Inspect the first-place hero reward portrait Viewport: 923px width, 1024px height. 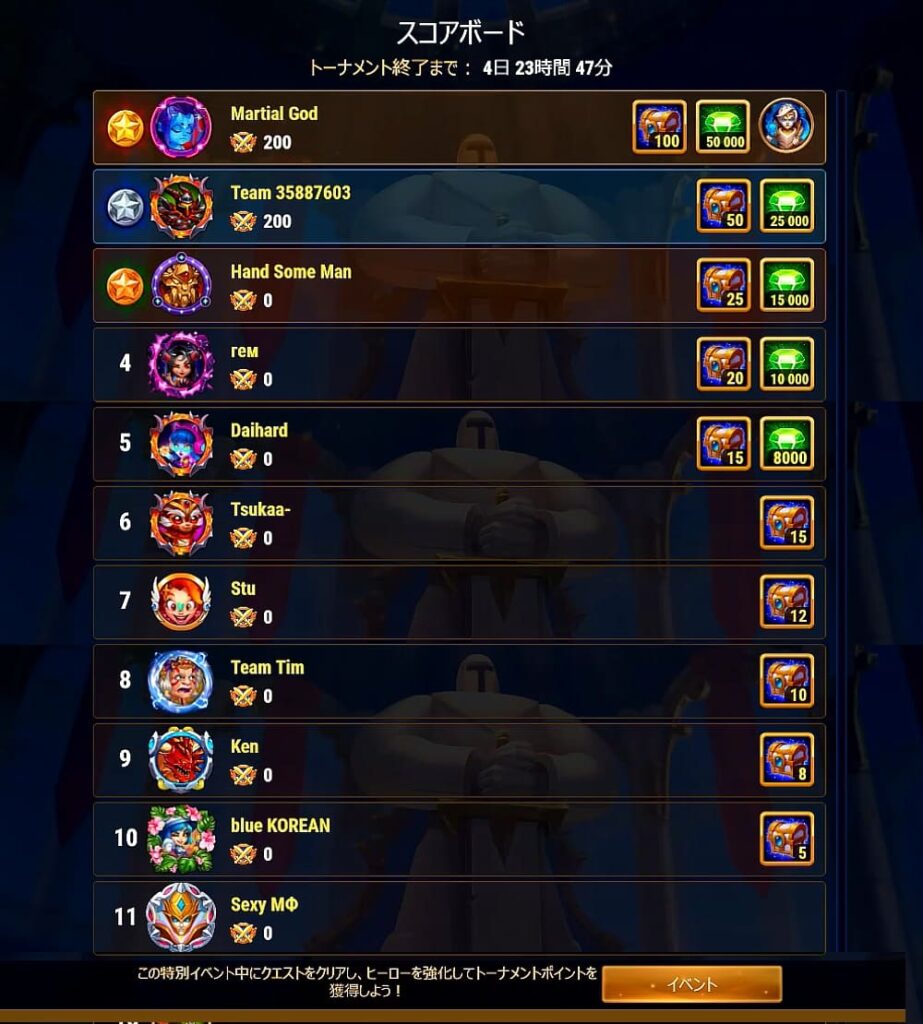pos(786,126)
